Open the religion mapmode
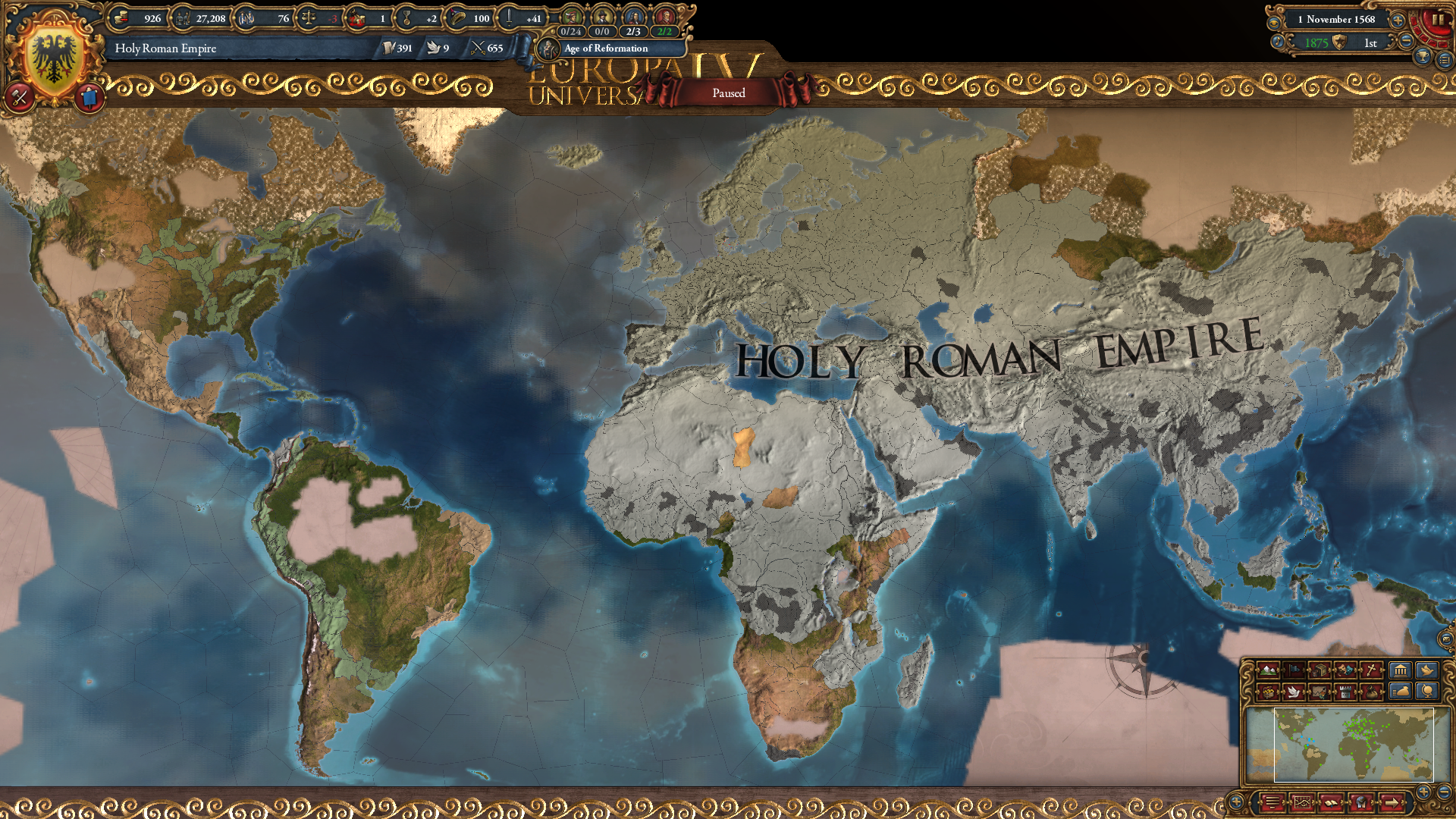 pyautogui.click(x=1370, y=671)
